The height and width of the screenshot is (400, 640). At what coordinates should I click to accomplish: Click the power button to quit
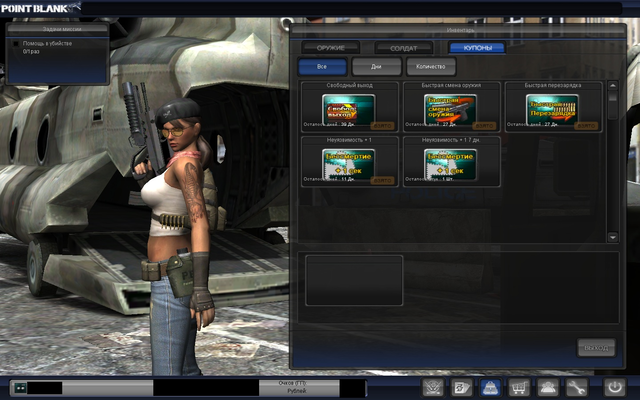[613, 387]
